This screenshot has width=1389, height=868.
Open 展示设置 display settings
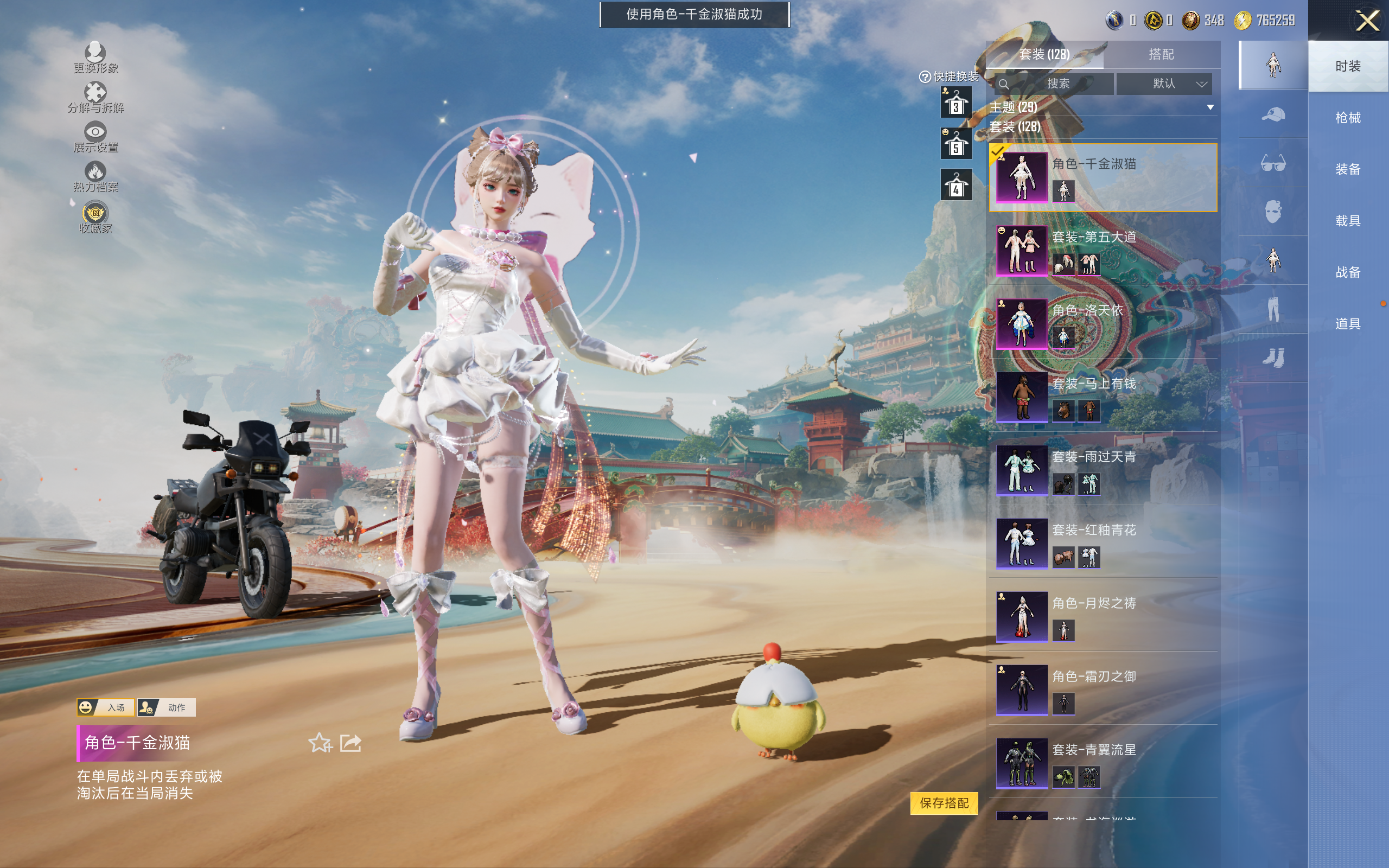click(x=95, y=137)
